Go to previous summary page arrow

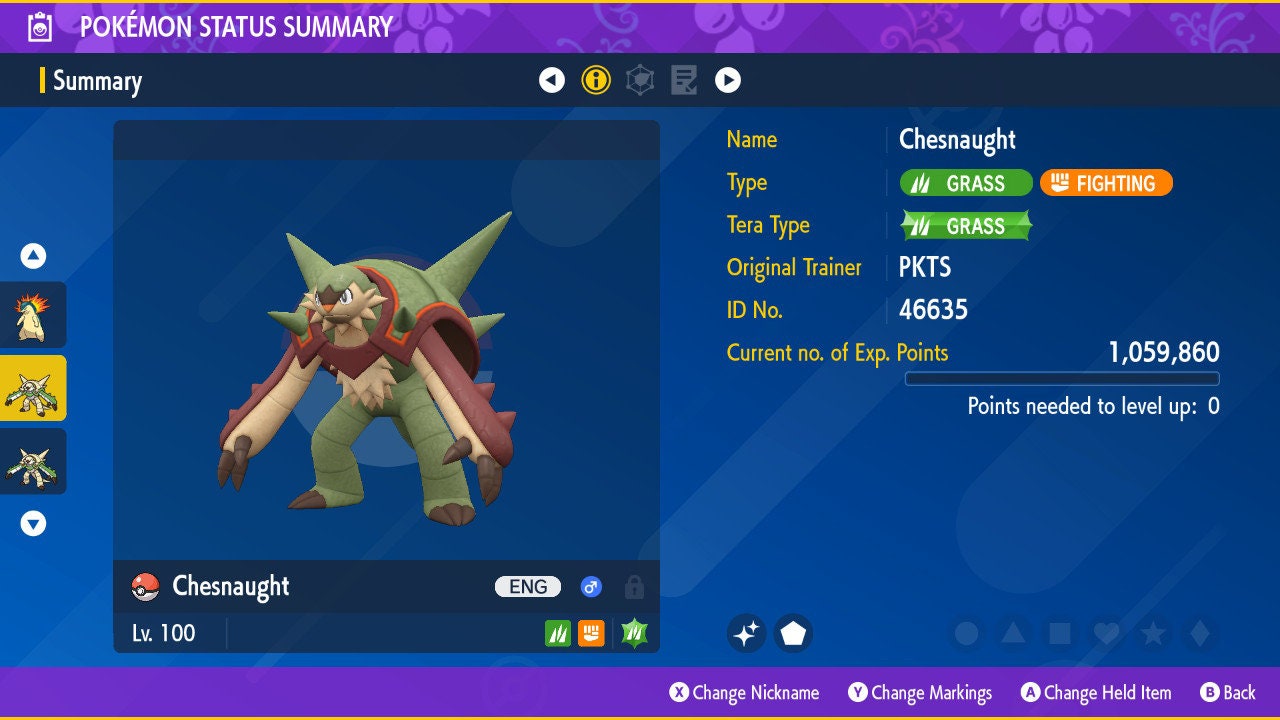pos(552,80)
